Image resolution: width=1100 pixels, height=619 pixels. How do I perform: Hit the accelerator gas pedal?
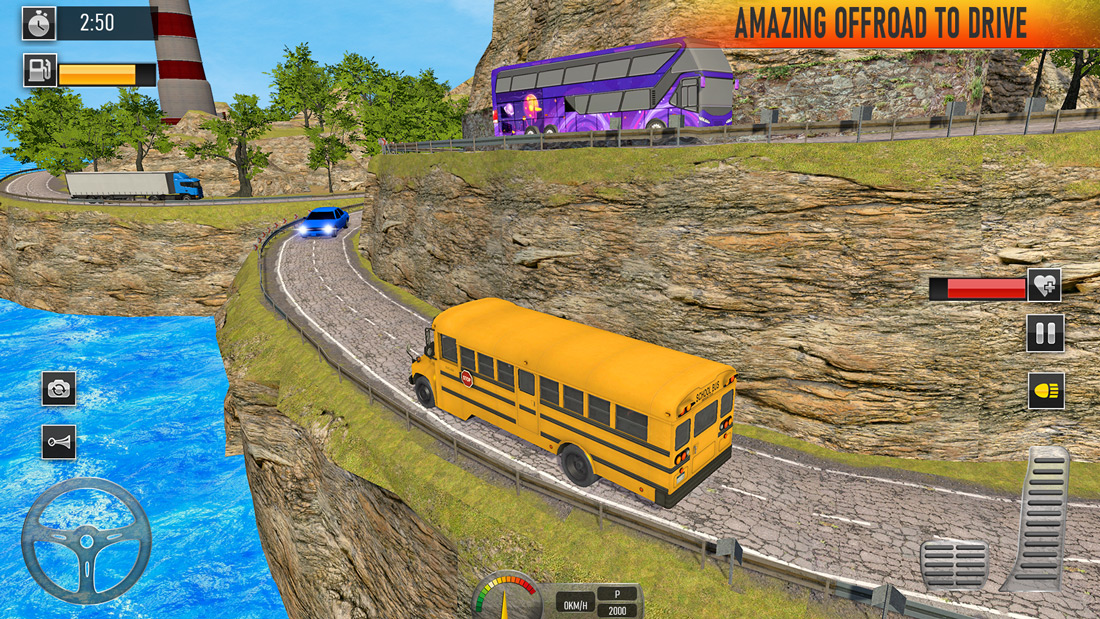point(1040,518)
